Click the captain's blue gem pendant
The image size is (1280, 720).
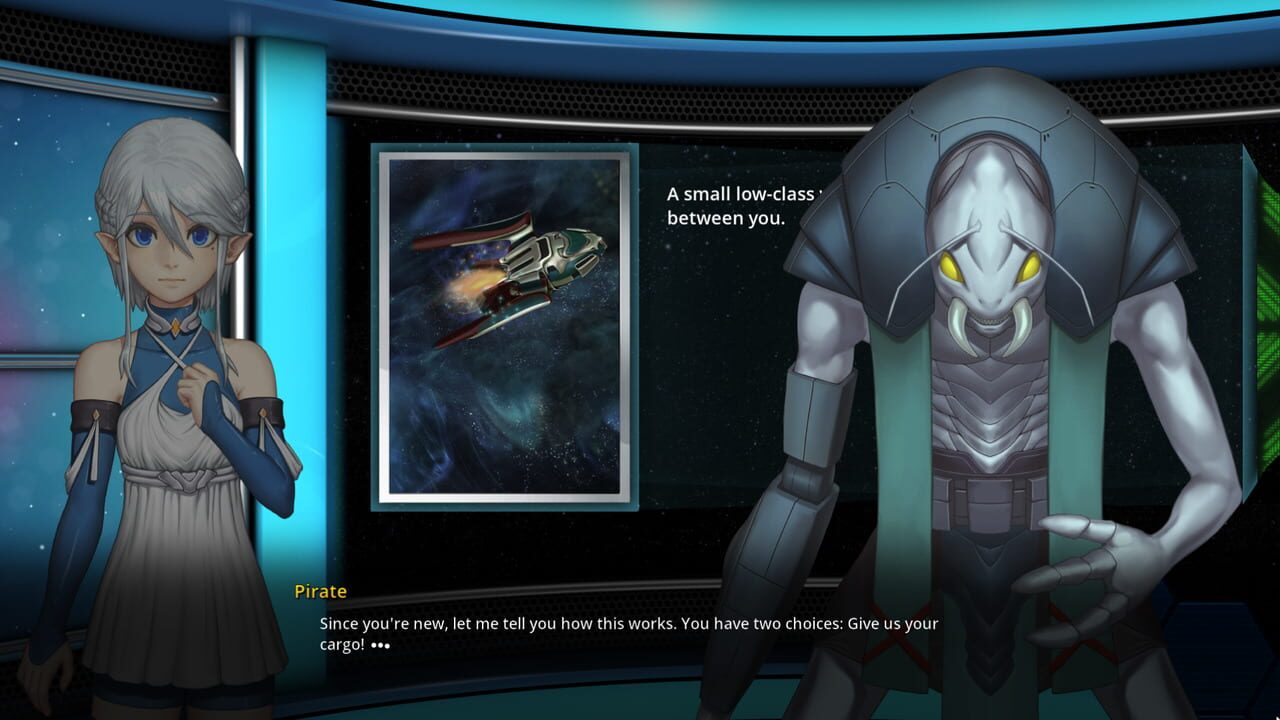coord(175,324)
